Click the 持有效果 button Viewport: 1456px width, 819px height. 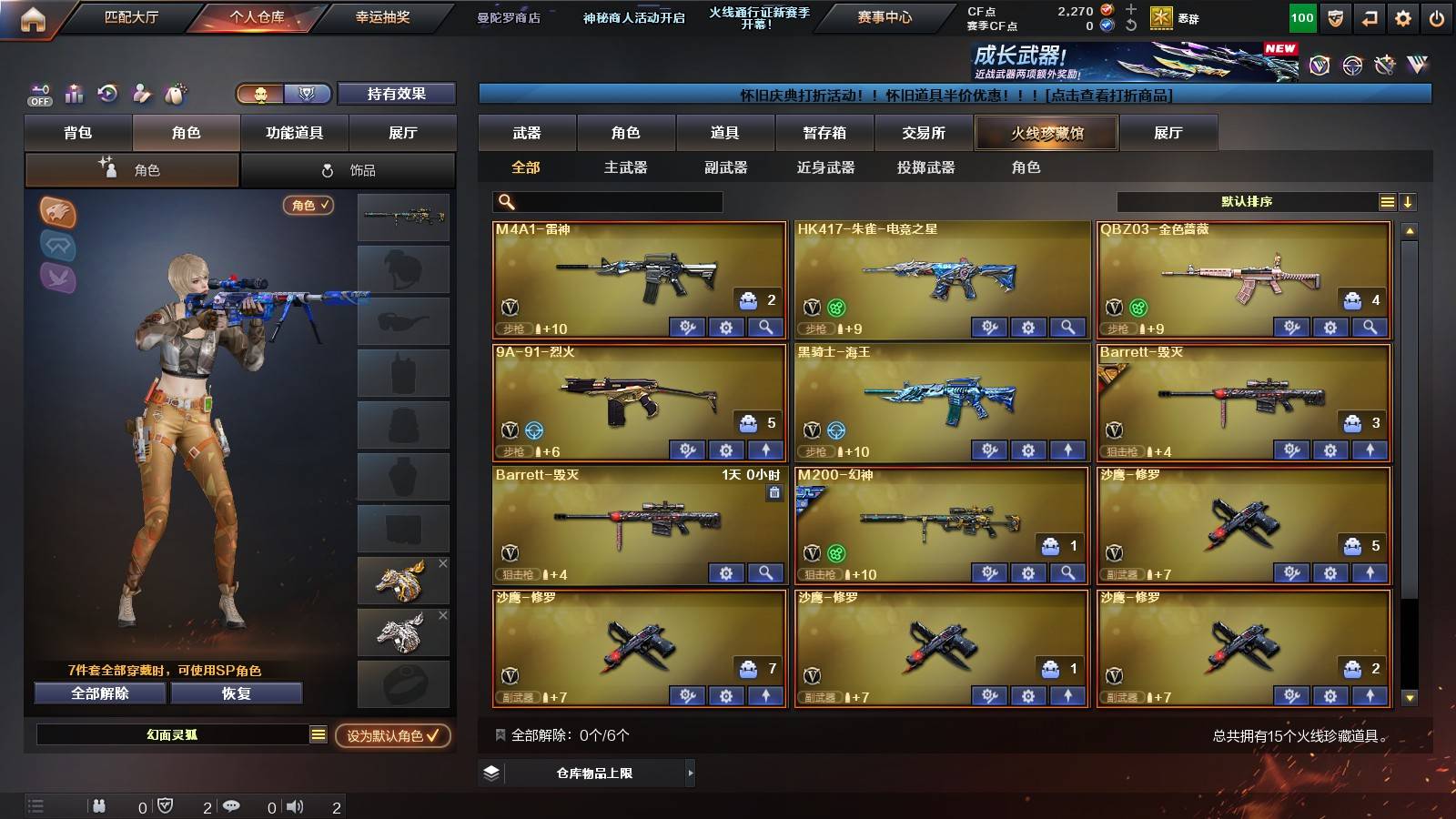tap(397, 94)
